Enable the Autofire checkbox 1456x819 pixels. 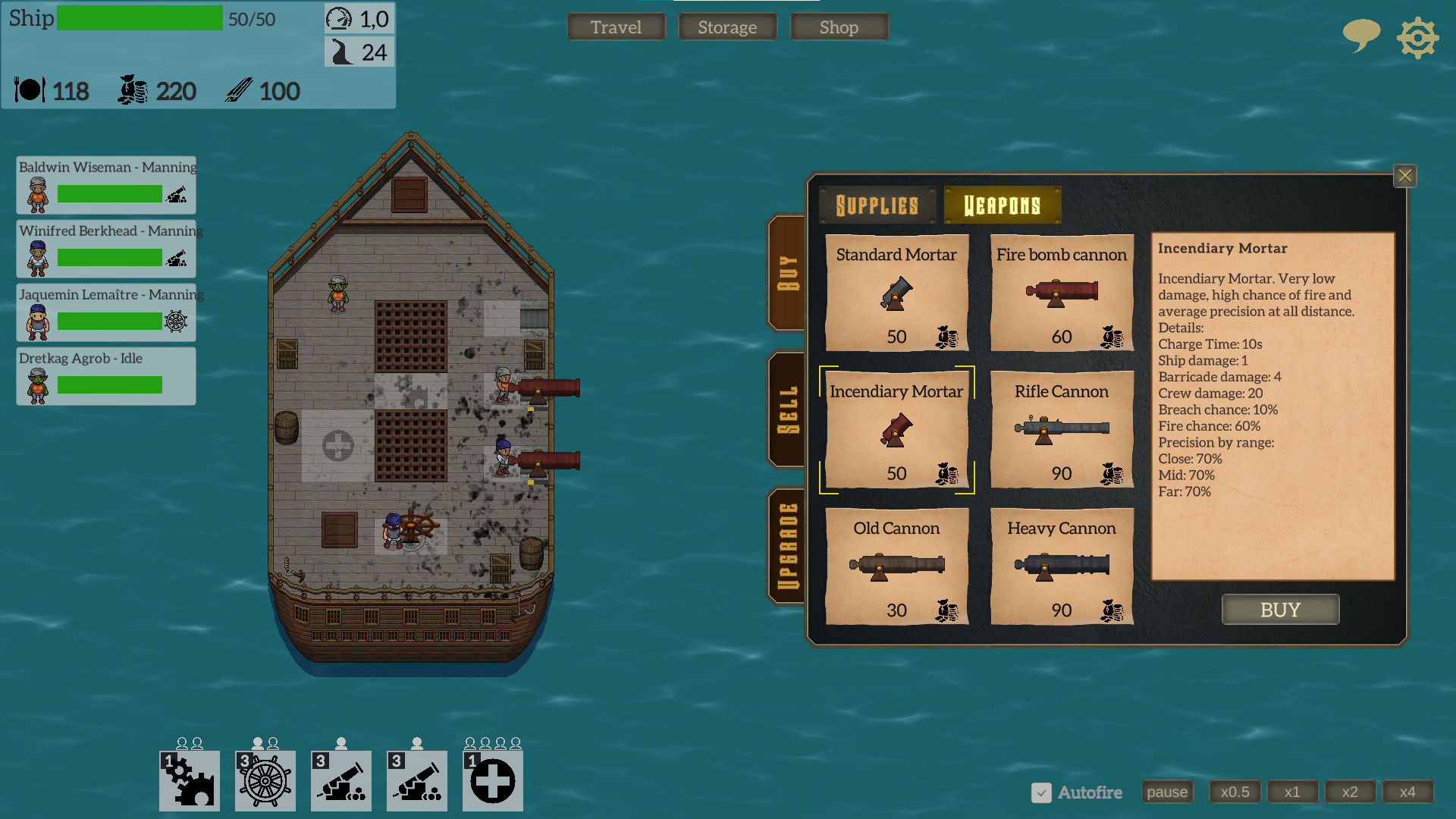1040,792
